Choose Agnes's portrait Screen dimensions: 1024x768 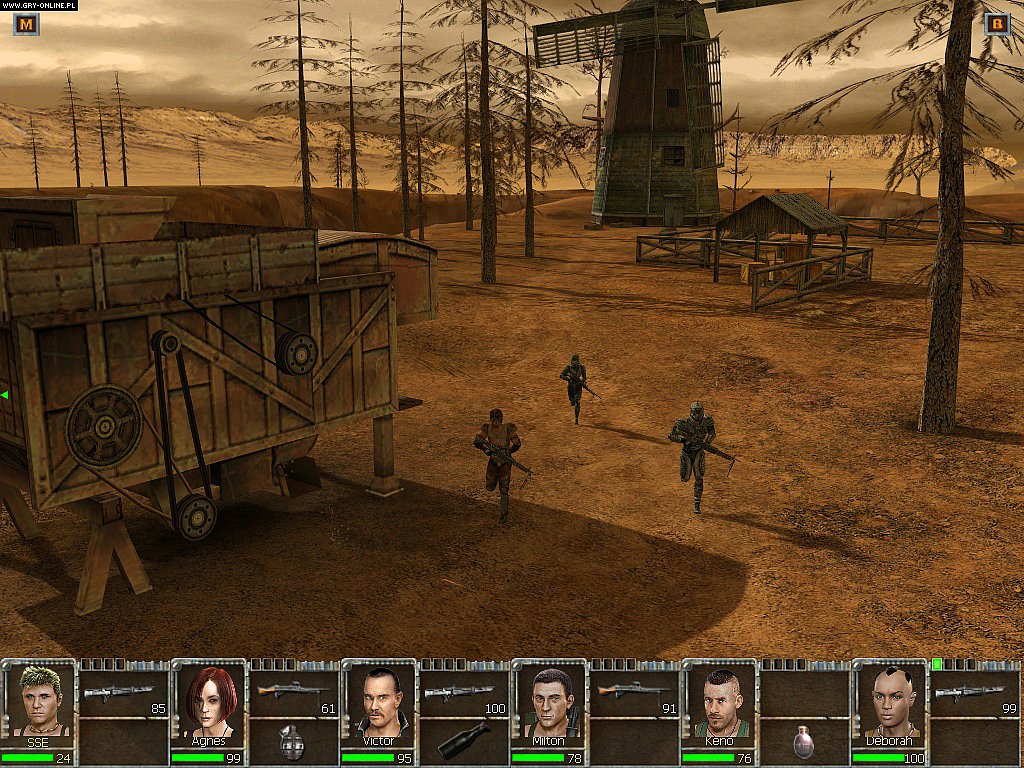[210, 700]
